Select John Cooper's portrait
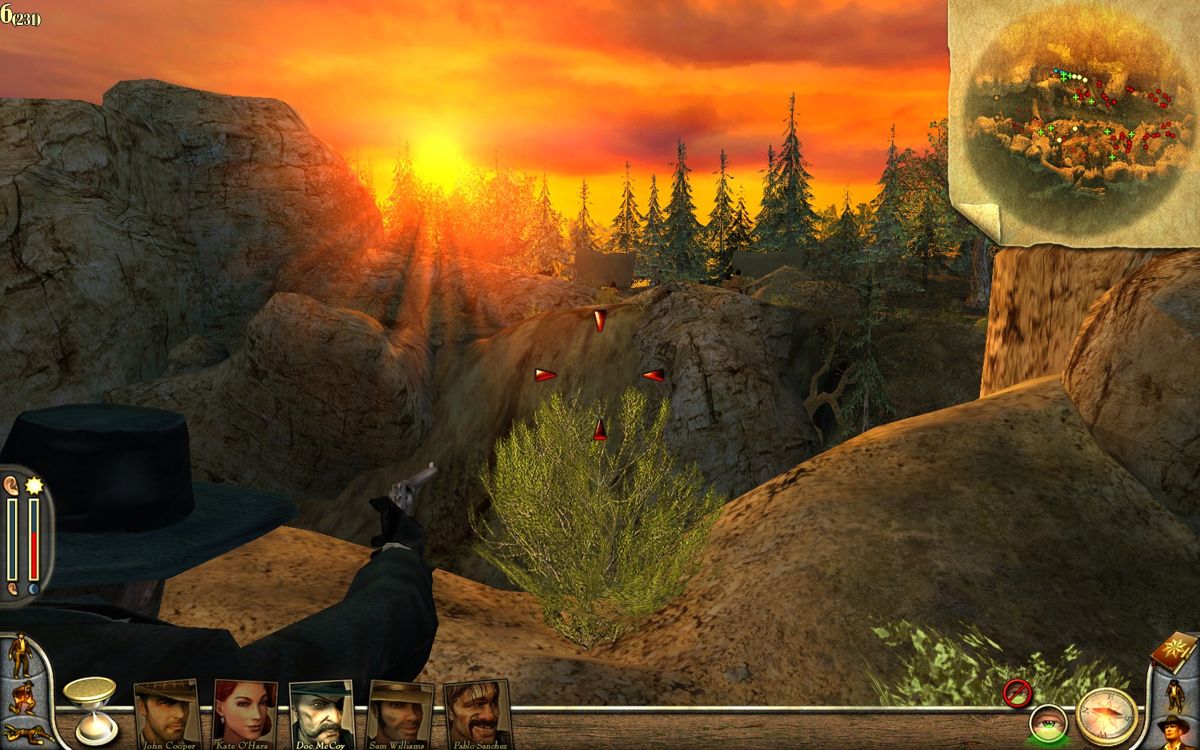Screen dimensions: 1200x750 (x=166, y=711)
